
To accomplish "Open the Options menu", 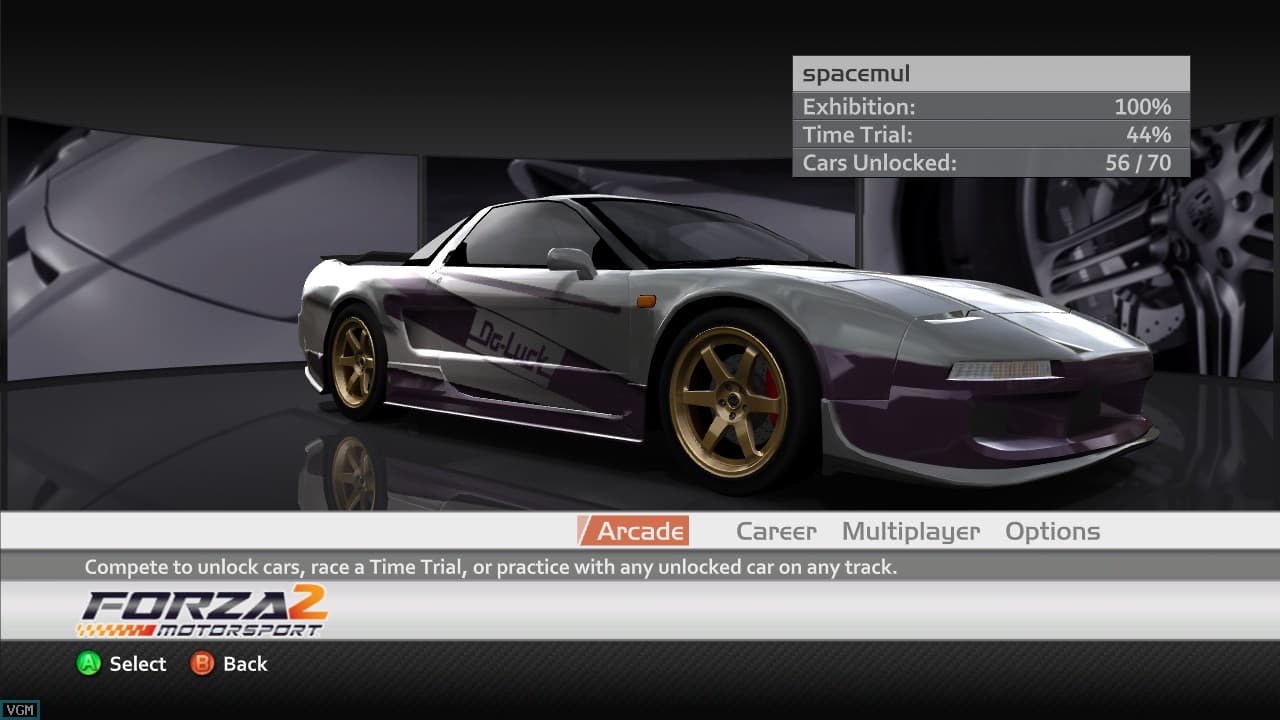I will (1052, 531).
